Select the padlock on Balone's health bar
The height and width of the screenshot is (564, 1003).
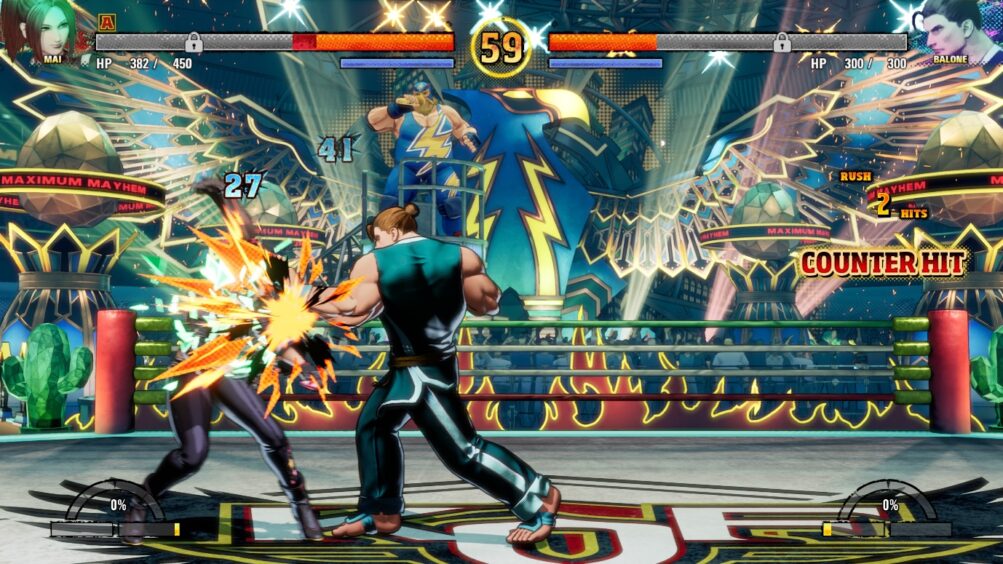pyautogui.click(x=782, y=42)
